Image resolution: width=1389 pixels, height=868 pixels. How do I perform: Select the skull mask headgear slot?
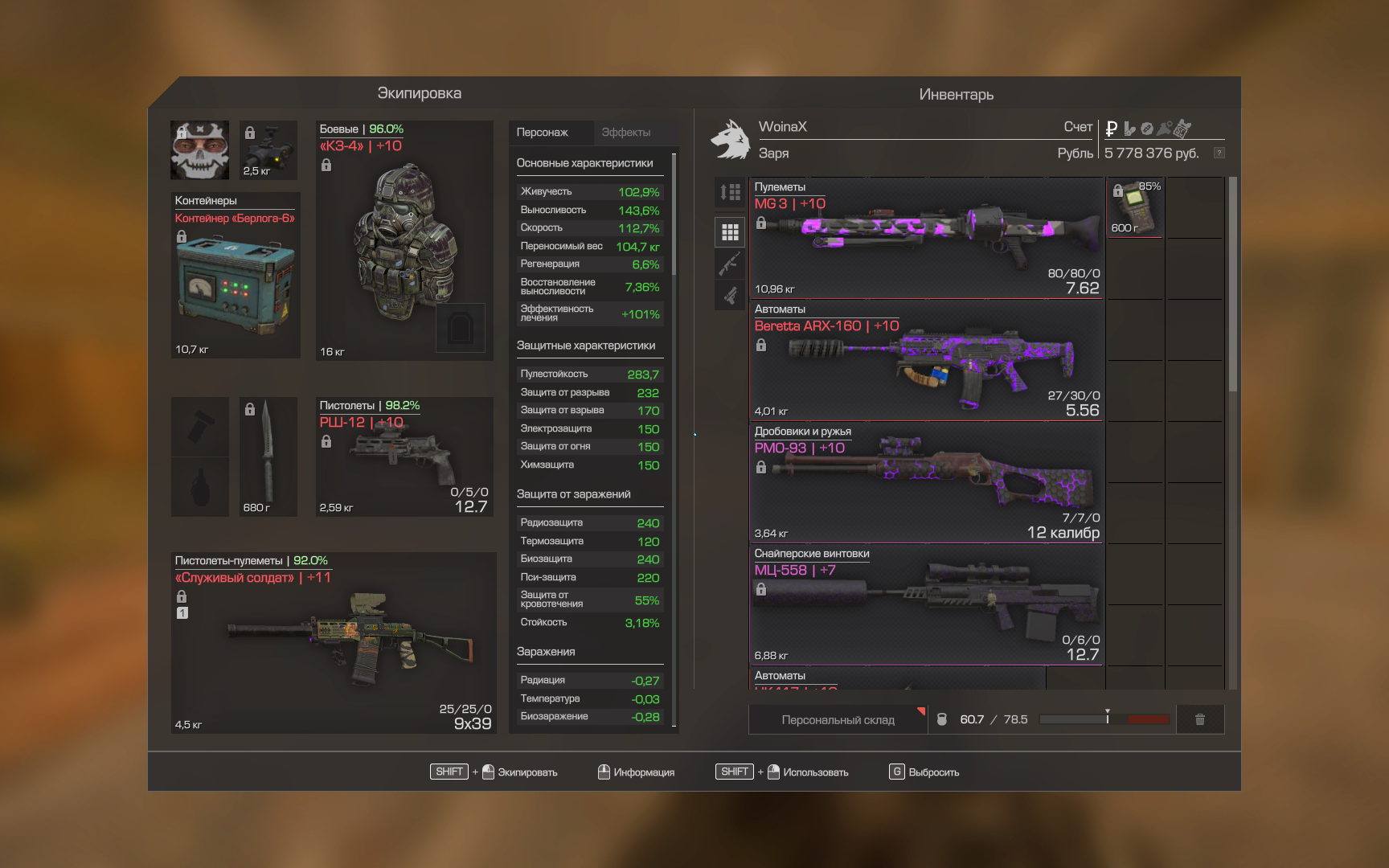point(200,150)
